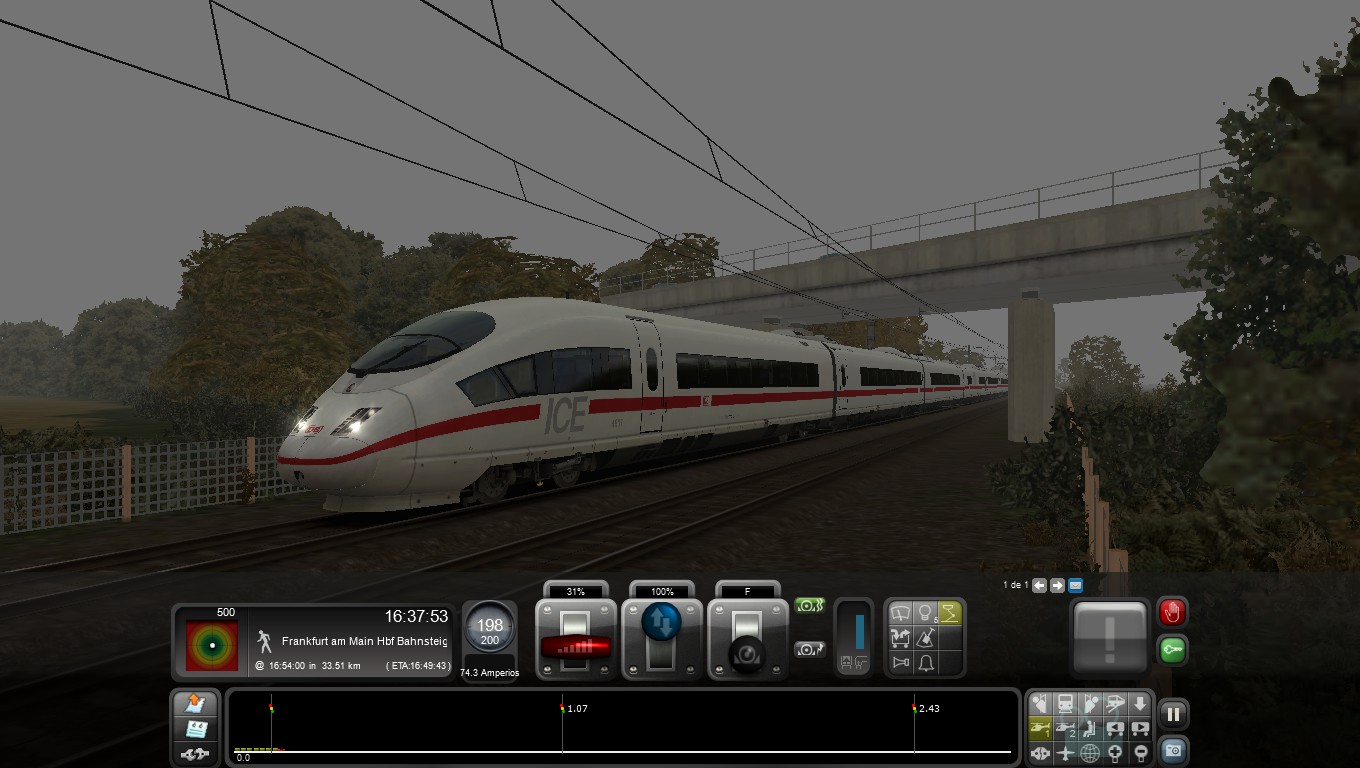Switch to the cab camera view
The image size is (1360, 768).
1066,702
